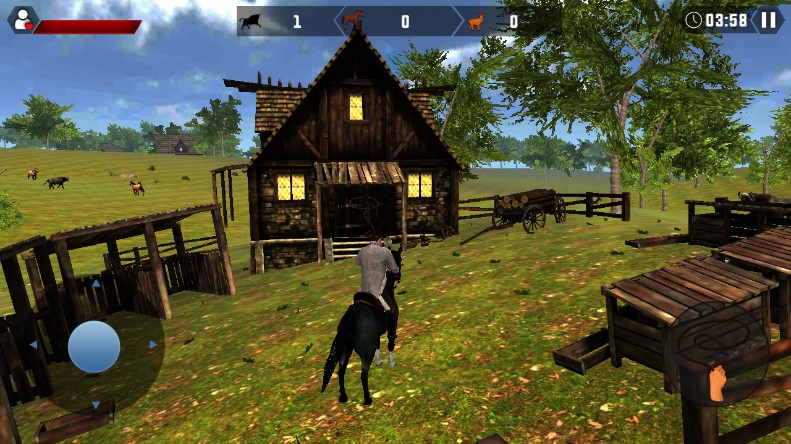Viewport: 791px width, 444px height.
Task: Tap the joystick's right arrow
Action: click(x=154, y=345)
